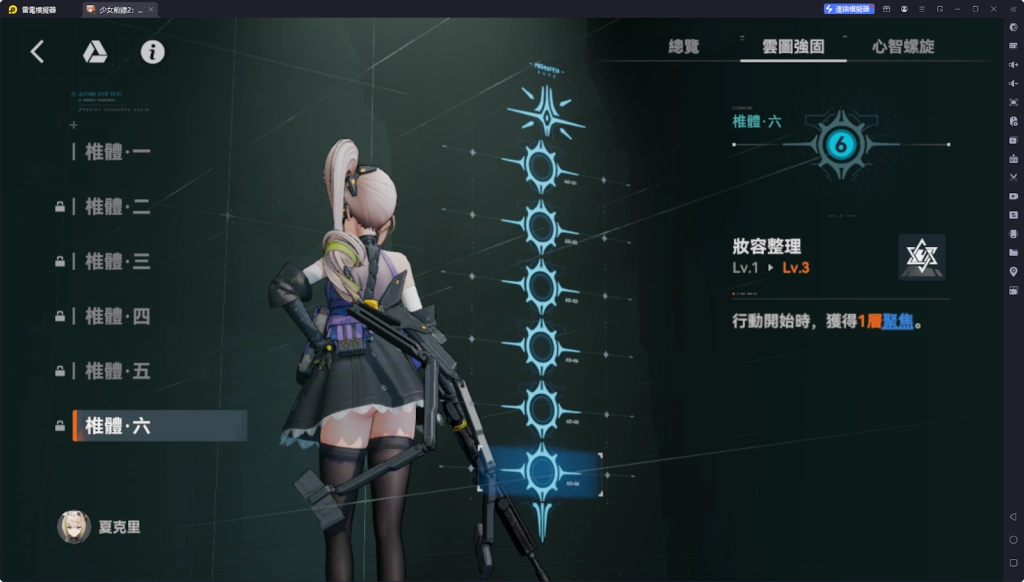
Task: Select the locked 椎體·三 entry
Action: coord(118,262)
